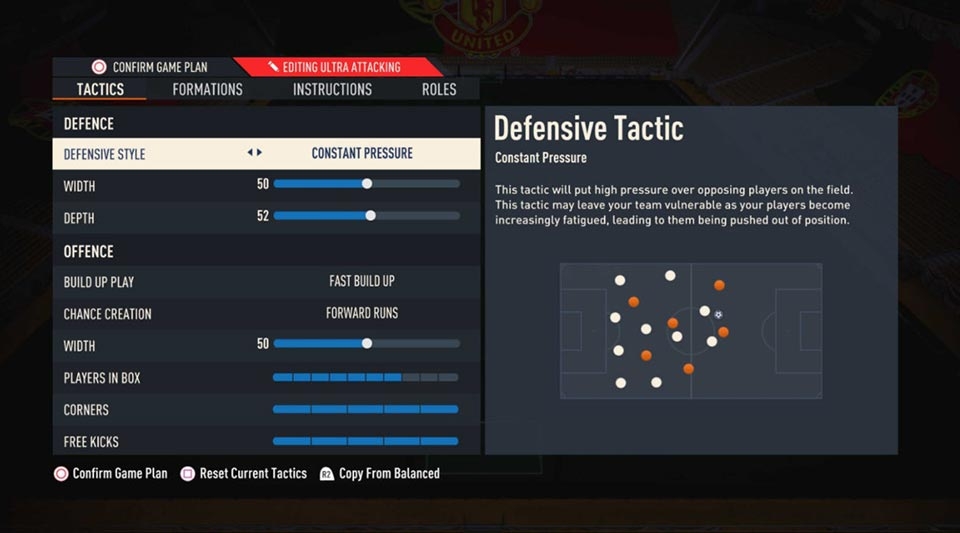Viewport: 960px width, 533px height.
Task: Select the Chance Creation setting
Action: pos(361,313)
